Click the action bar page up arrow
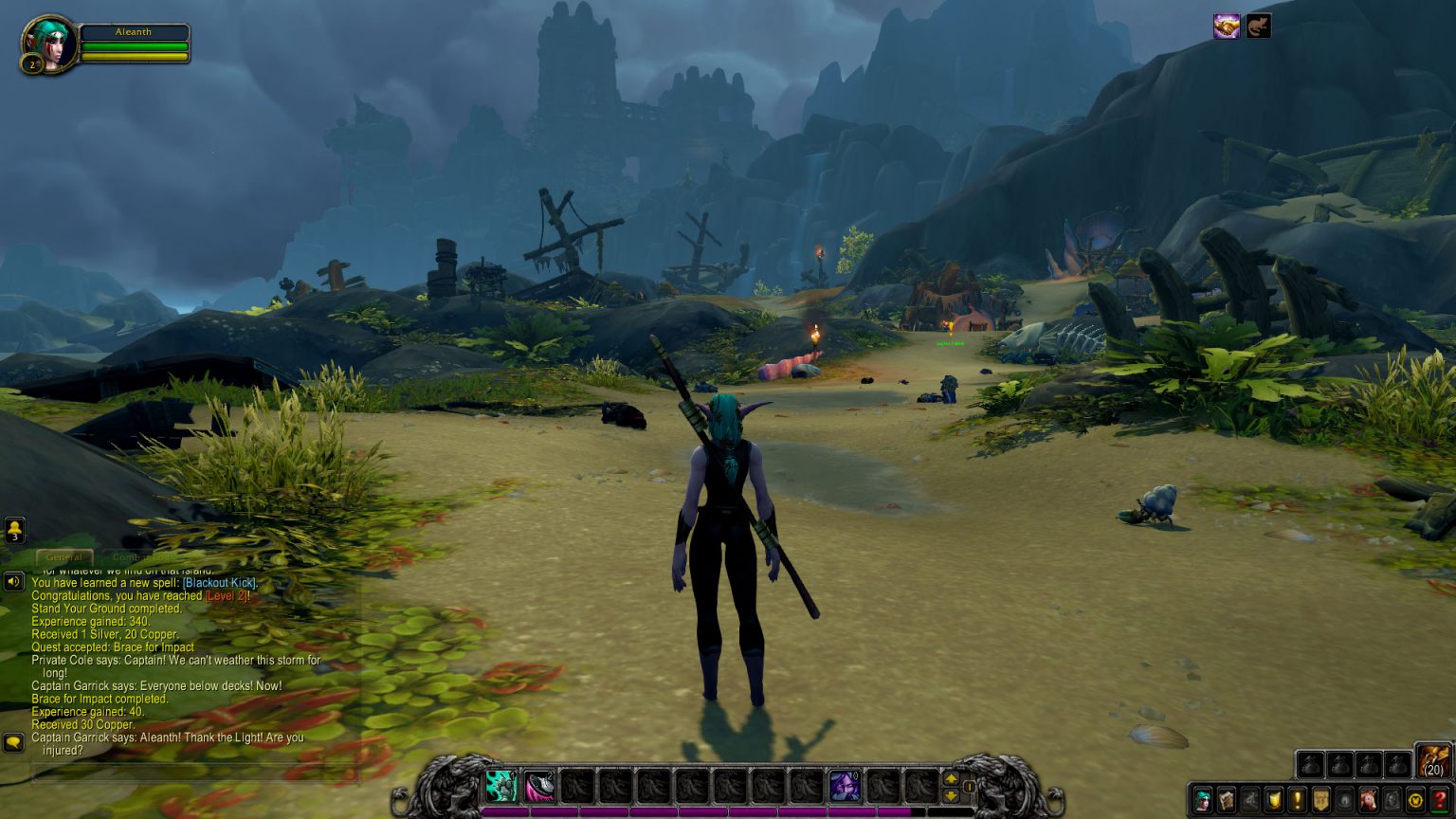 coord(951,778)
